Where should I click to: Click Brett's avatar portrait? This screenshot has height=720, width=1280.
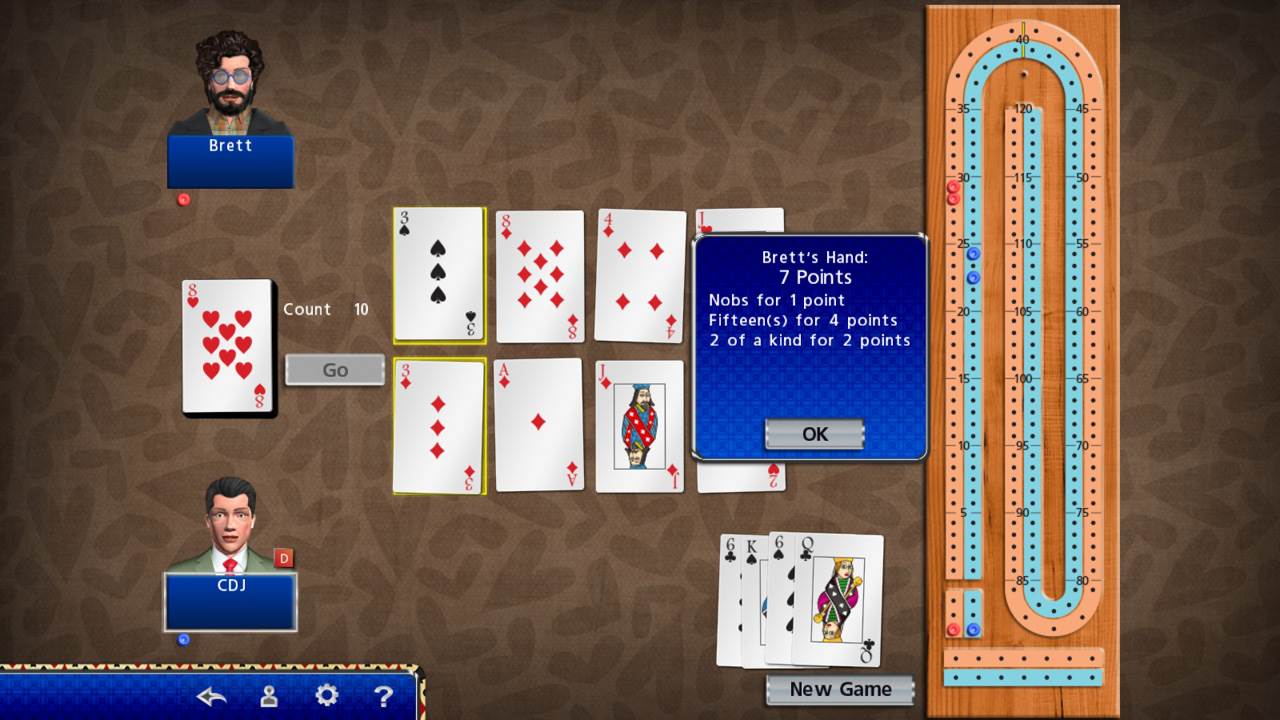click(x=230, y=80)
